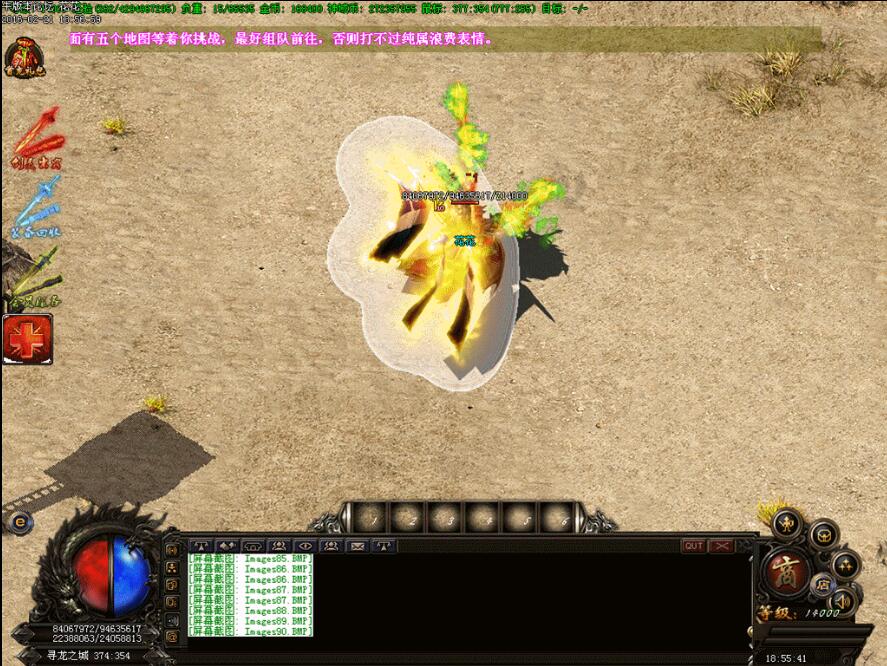
Task: Click the QUT button on the chat panel
Action: 693,546
